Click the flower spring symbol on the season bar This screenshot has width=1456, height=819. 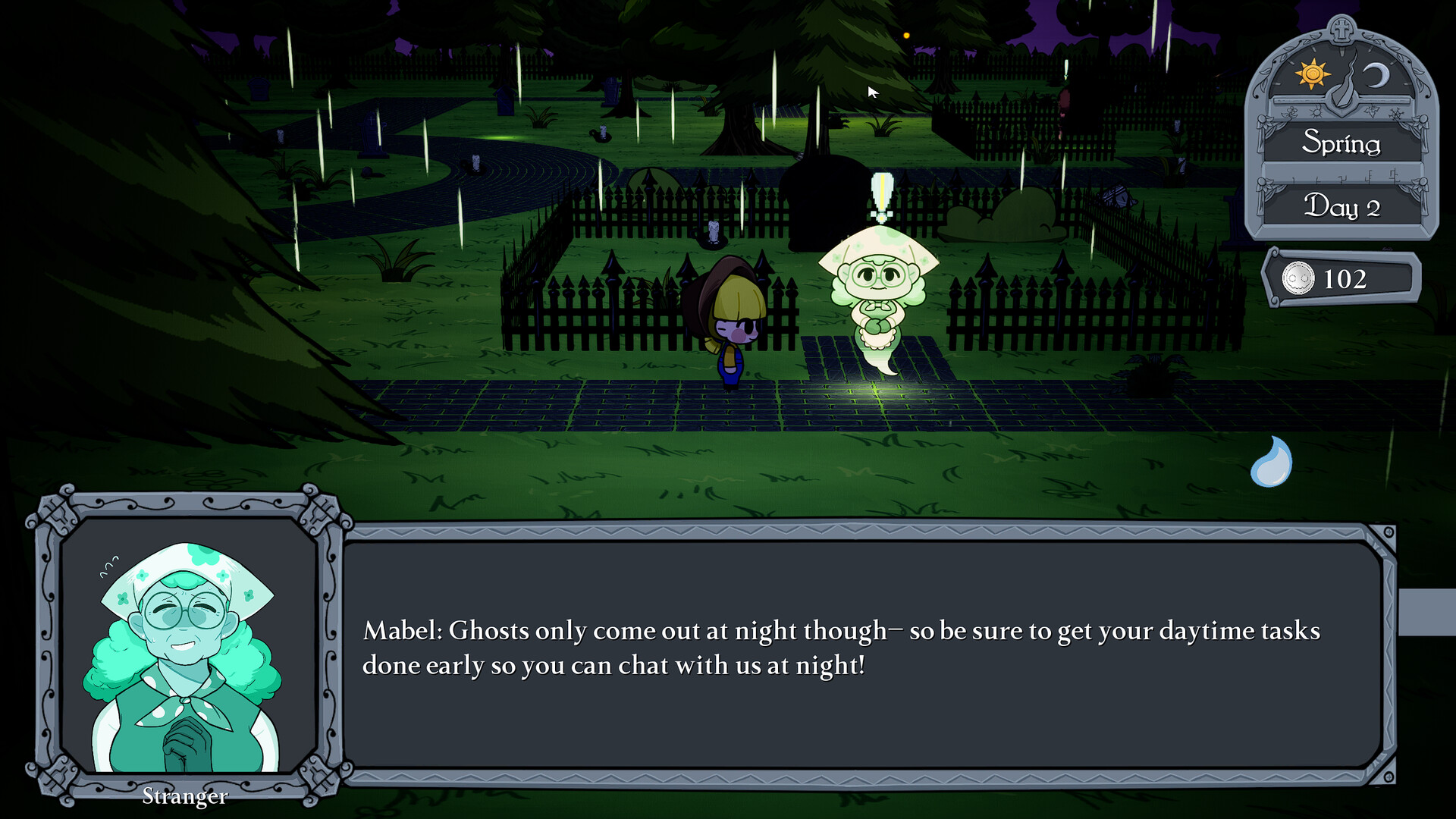[1291, 111]
